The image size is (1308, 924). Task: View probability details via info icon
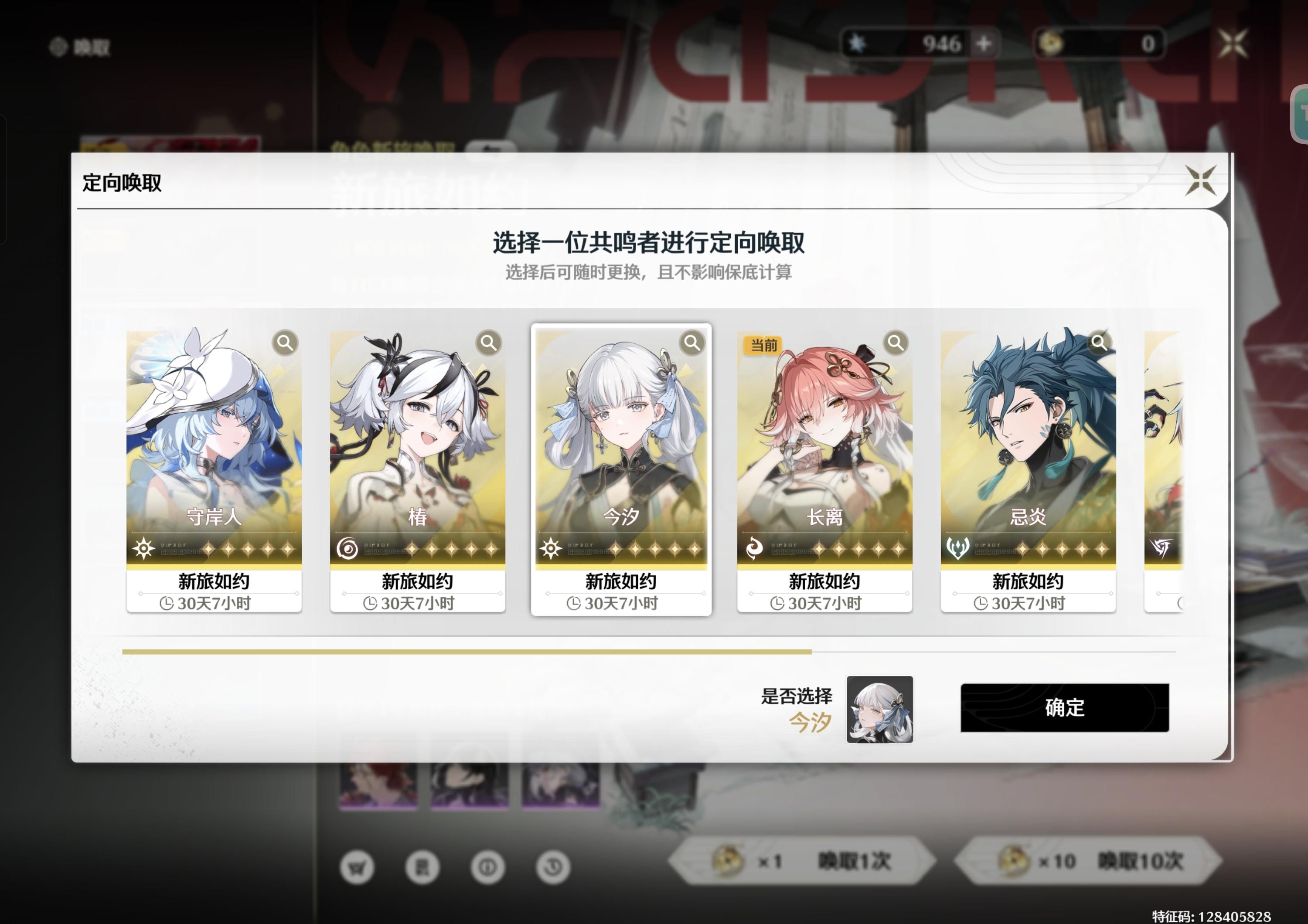click(x=489, y=866)
